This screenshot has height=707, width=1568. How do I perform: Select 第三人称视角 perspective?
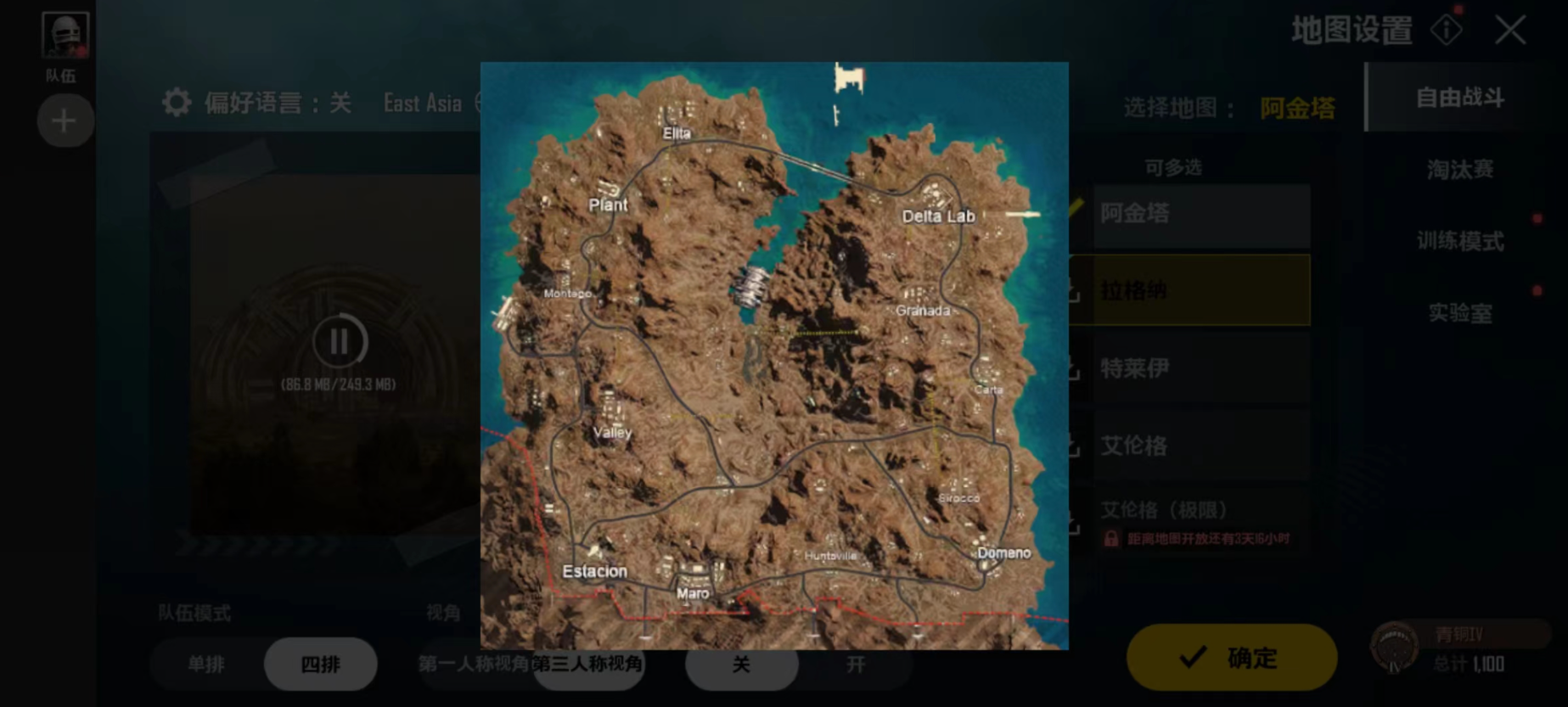click(x=587, y=664)
